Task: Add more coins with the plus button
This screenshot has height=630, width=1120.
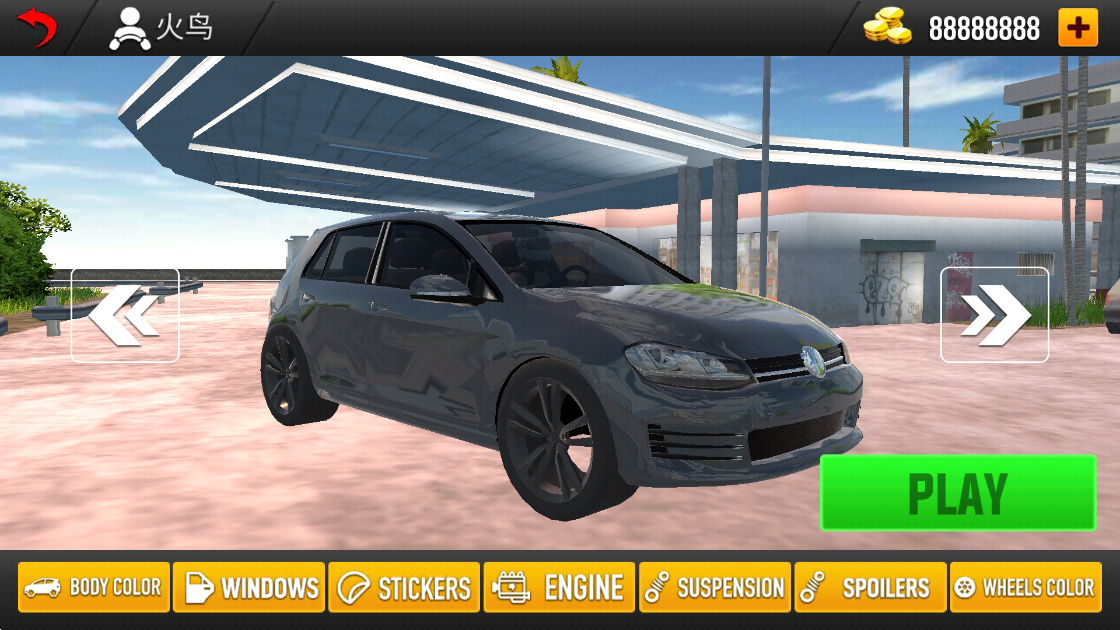Action: click(x=1077, y=28)
